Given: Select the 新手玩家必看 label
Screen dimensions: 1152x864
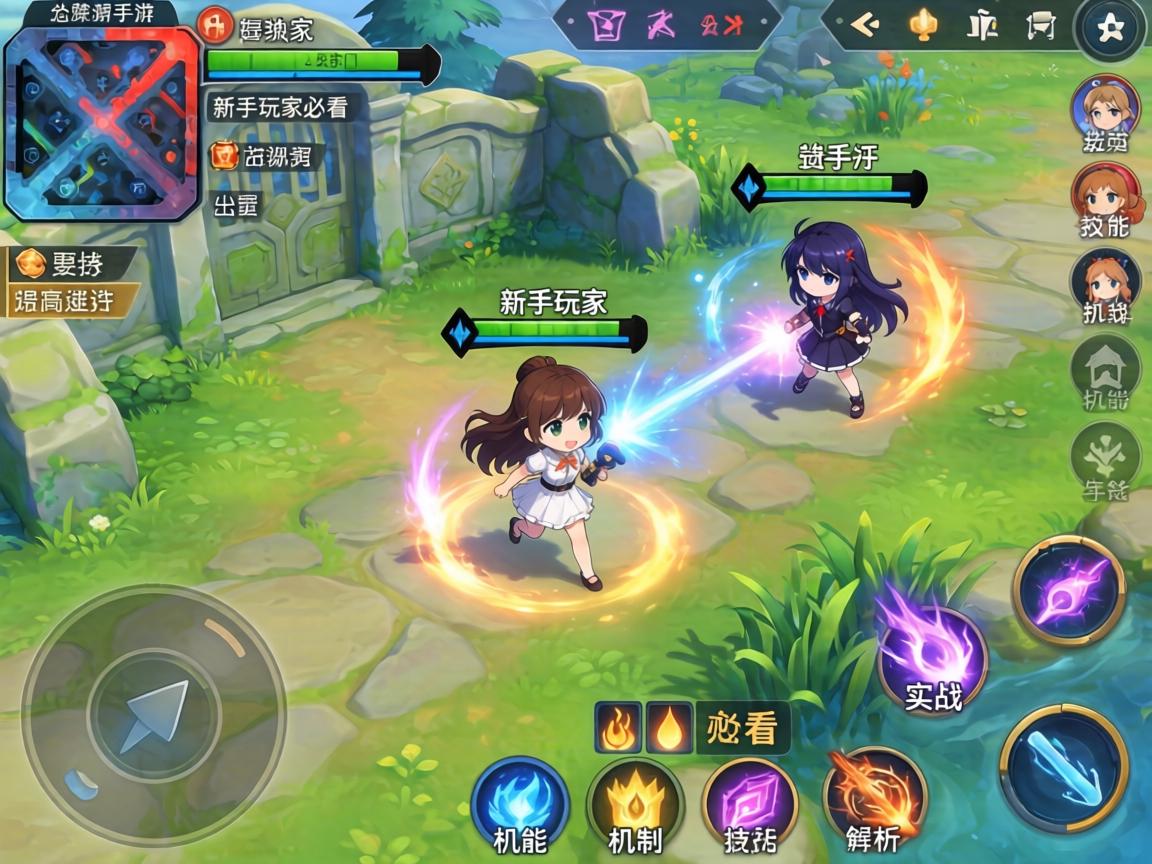Looking at the screenshot, I should pos(280,107).
